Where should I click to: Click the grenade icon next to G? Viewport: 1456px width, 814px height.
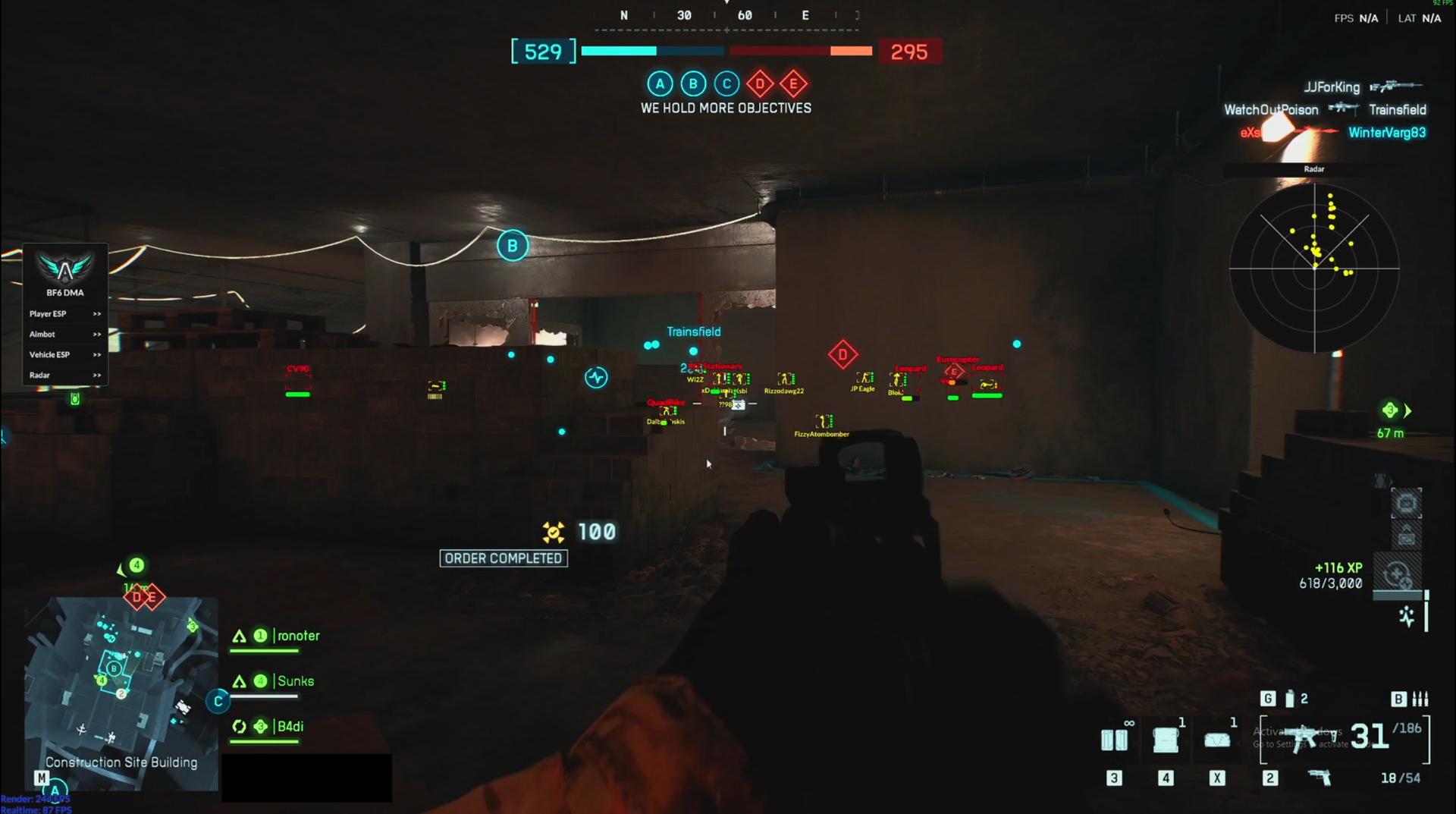click(1289, 698)
